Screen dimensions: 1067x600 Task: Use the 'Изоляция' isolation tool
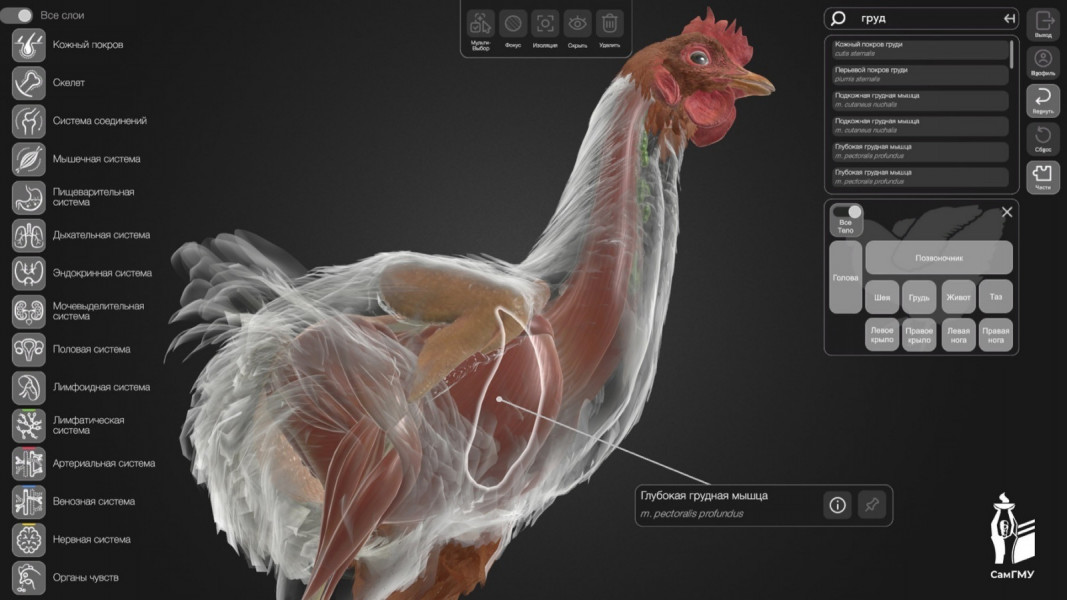[x=545, y=24]
